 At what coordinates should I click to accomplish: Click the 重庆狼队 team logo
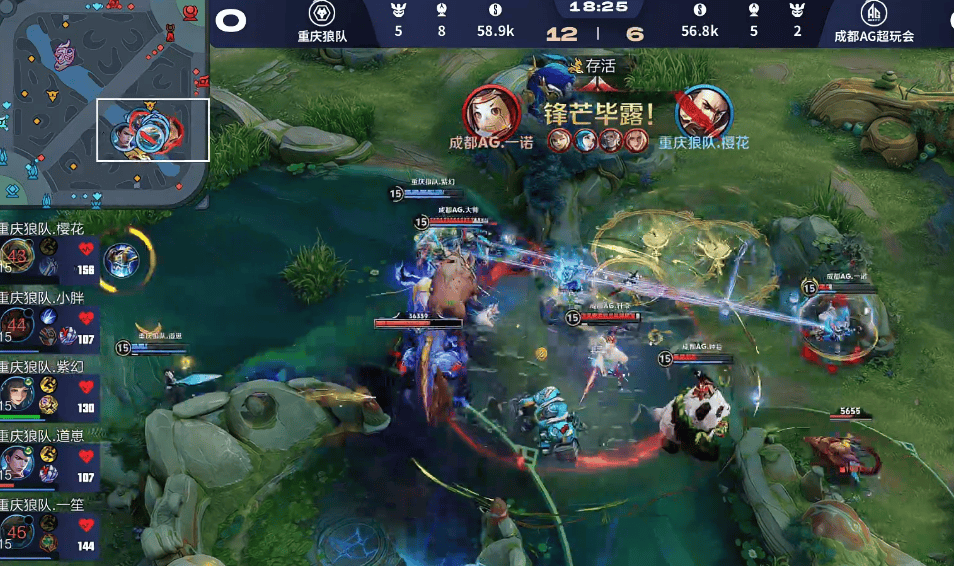tap(323, 15)
